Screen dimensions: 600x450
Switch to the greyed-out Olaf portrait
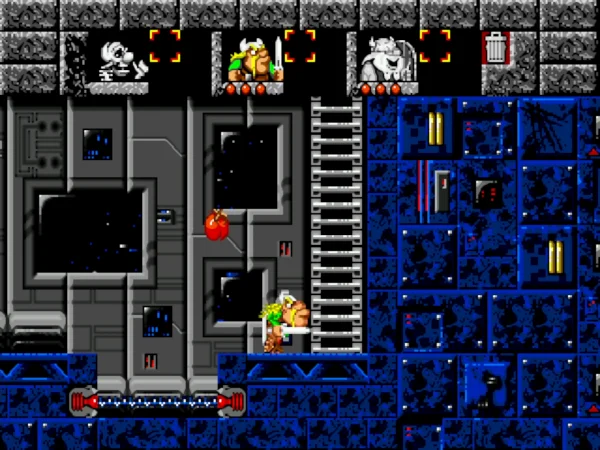coord(386,59)
